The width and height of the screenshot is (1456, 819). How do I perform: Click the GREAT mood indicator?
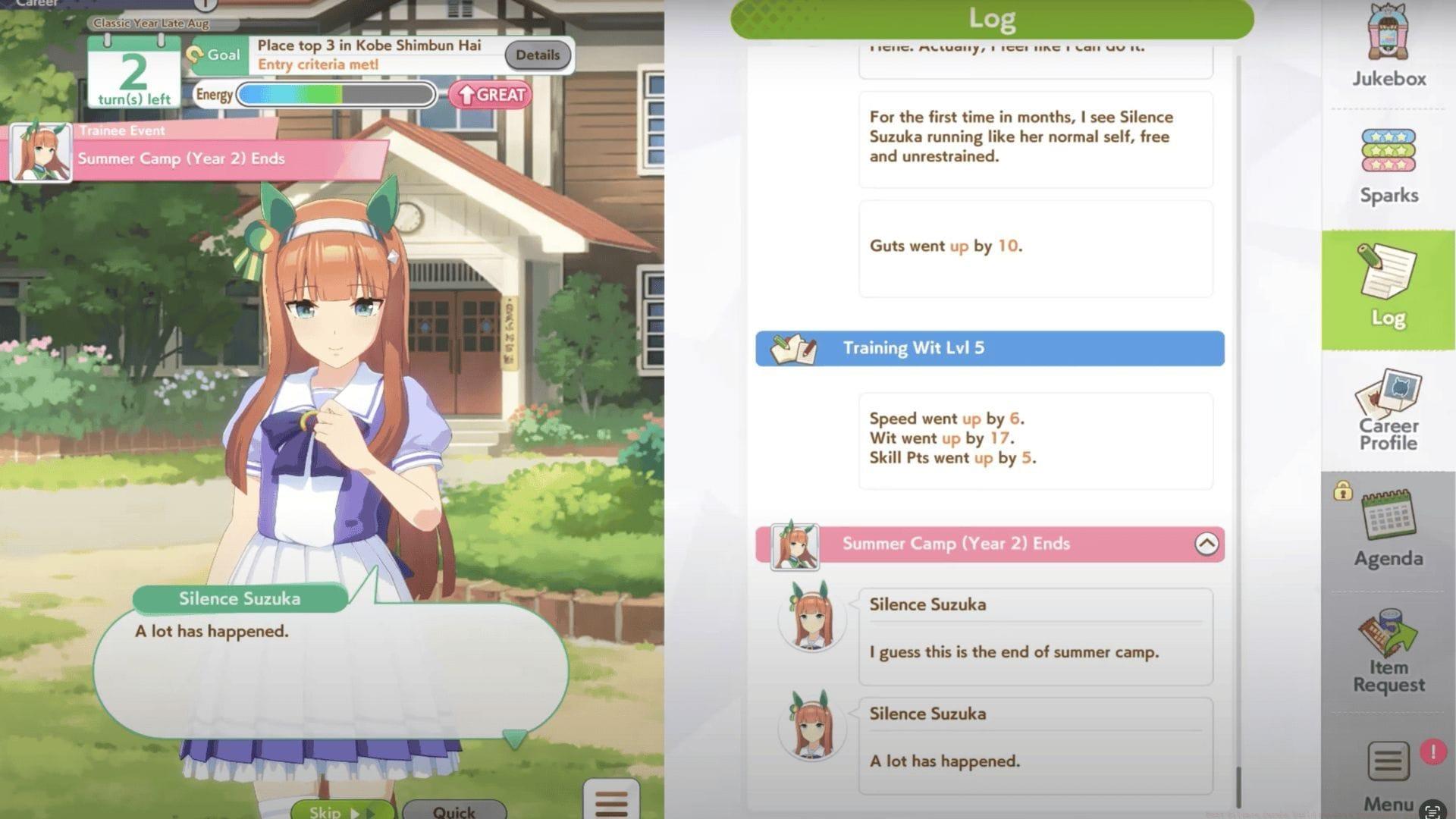click(491, 96)
